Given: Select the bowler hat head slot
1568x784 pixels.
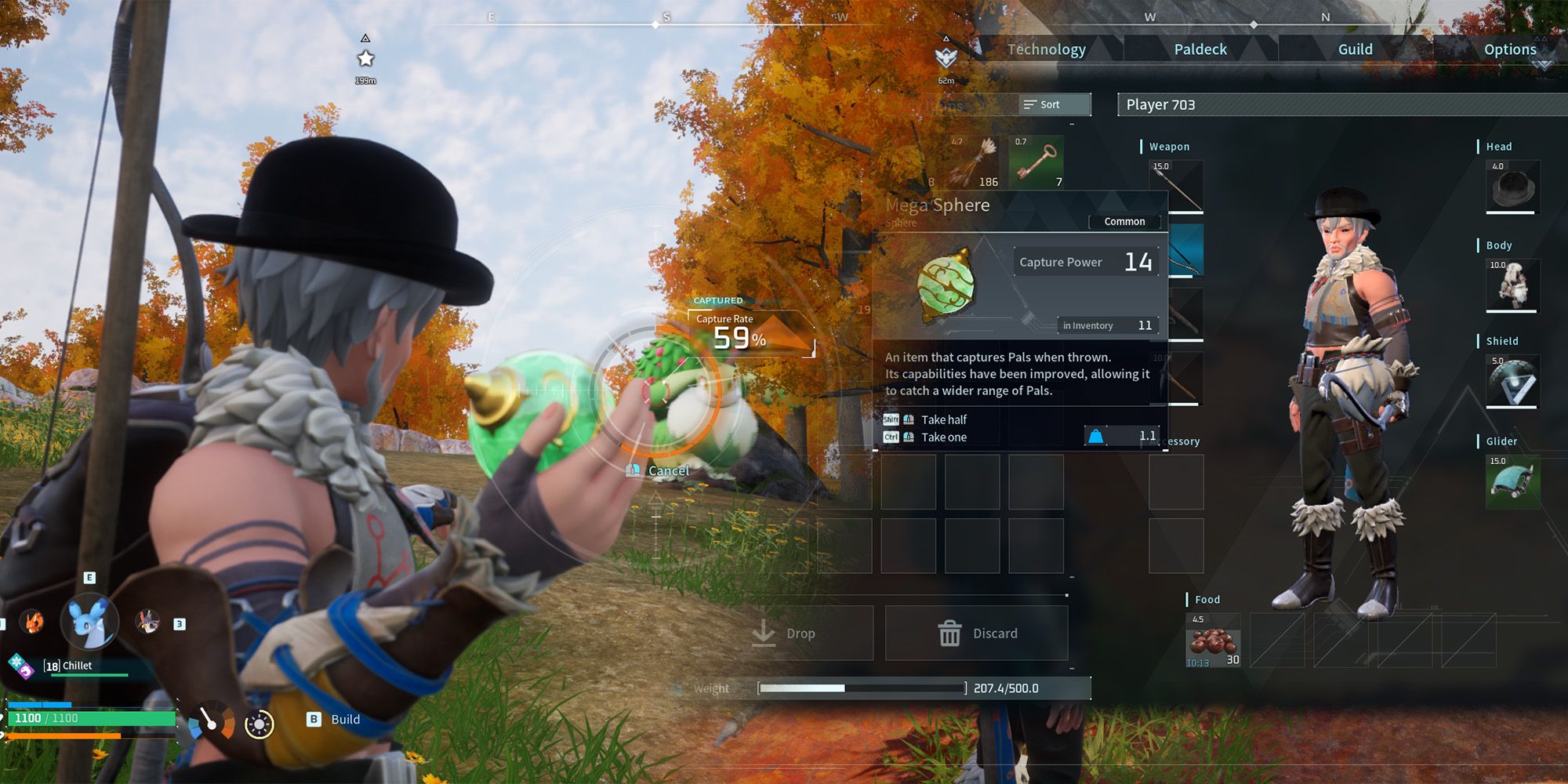Looking at the screenshot, I should (1512, 187).
